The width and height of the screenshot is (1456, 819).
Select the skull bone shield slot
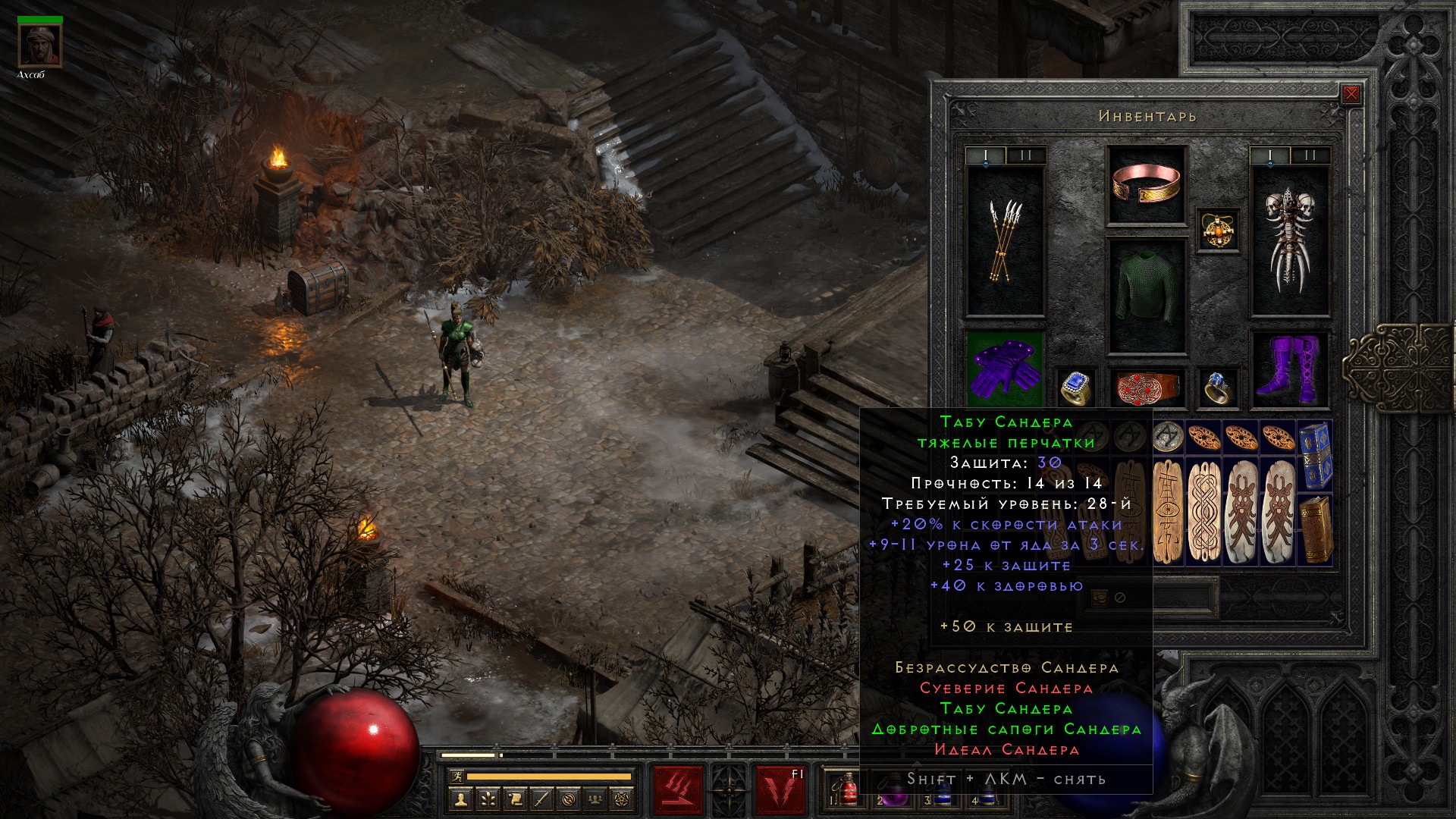point(1289,241)
